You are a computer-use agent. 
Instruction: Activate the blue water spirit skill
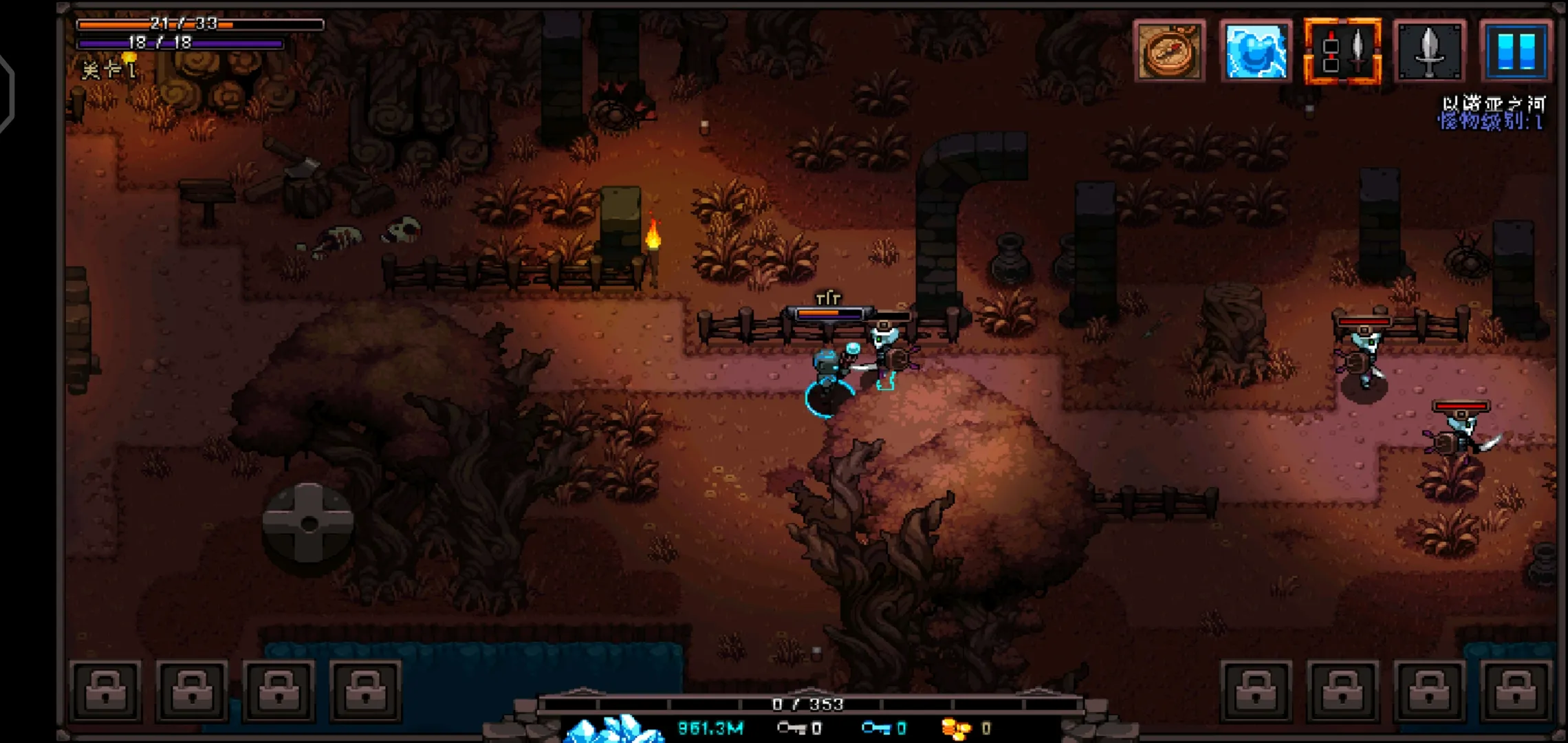pyautogui.click(x=1256, y=51)
